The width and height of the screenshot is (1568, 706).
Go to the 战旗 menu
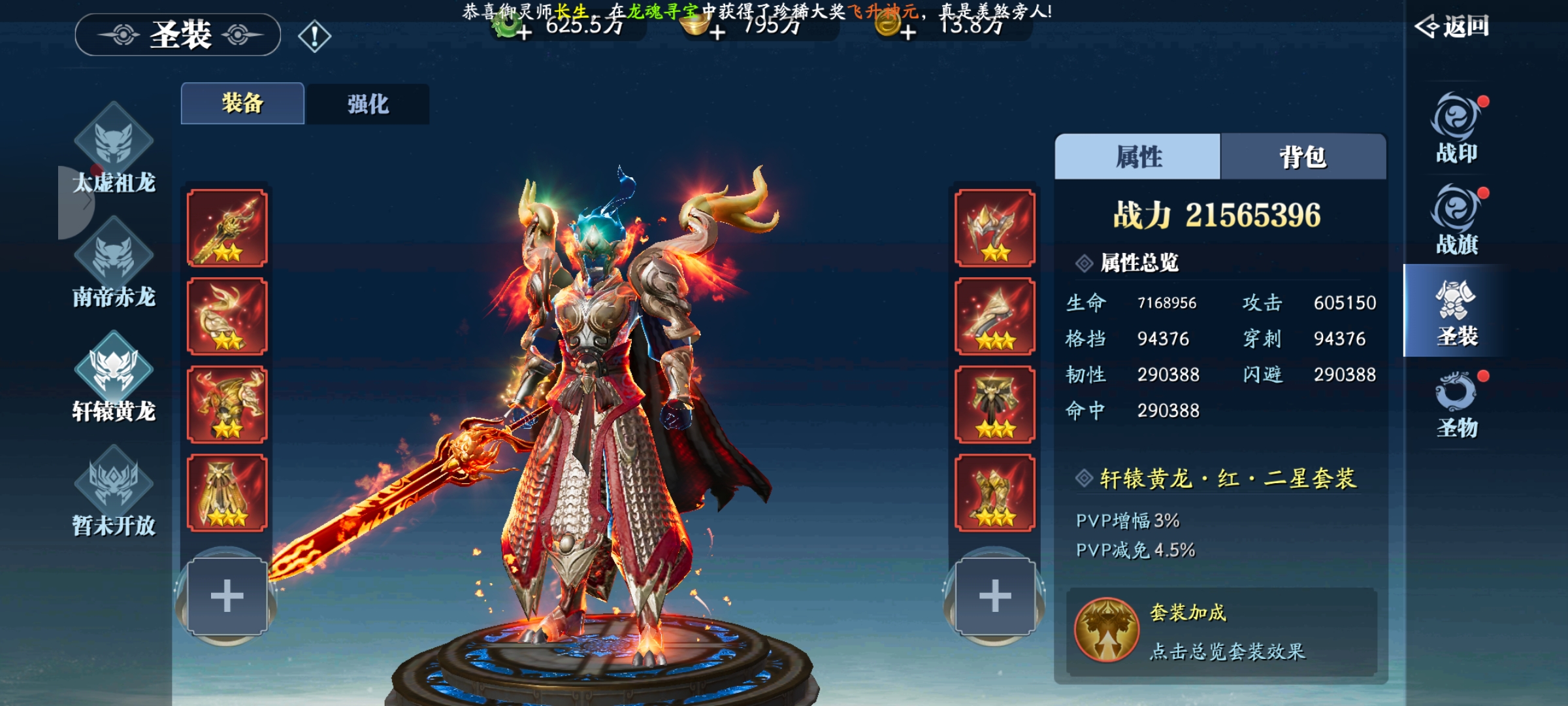[1456, 220]
